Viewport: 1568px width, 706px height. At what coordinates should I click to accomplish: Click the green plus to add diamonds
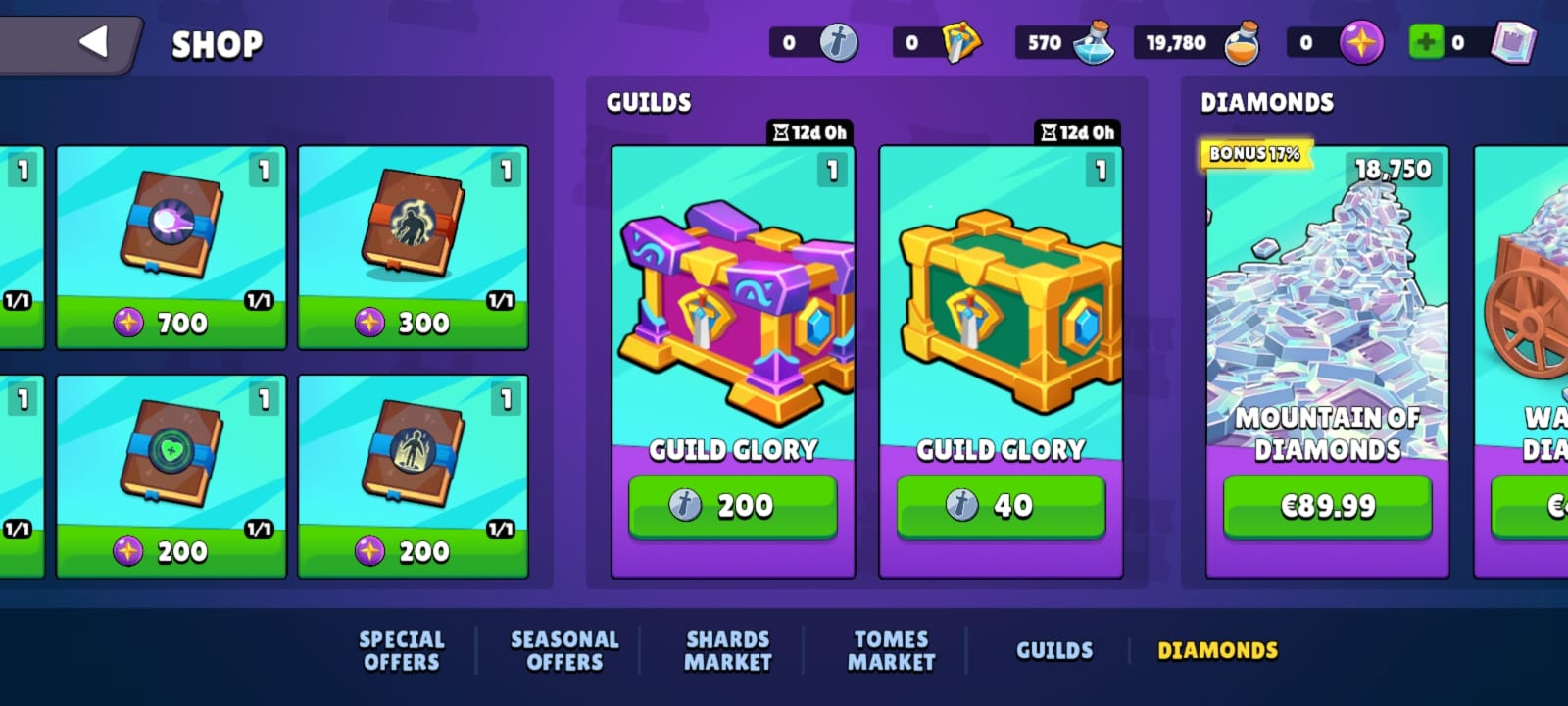click(1426, 42)
